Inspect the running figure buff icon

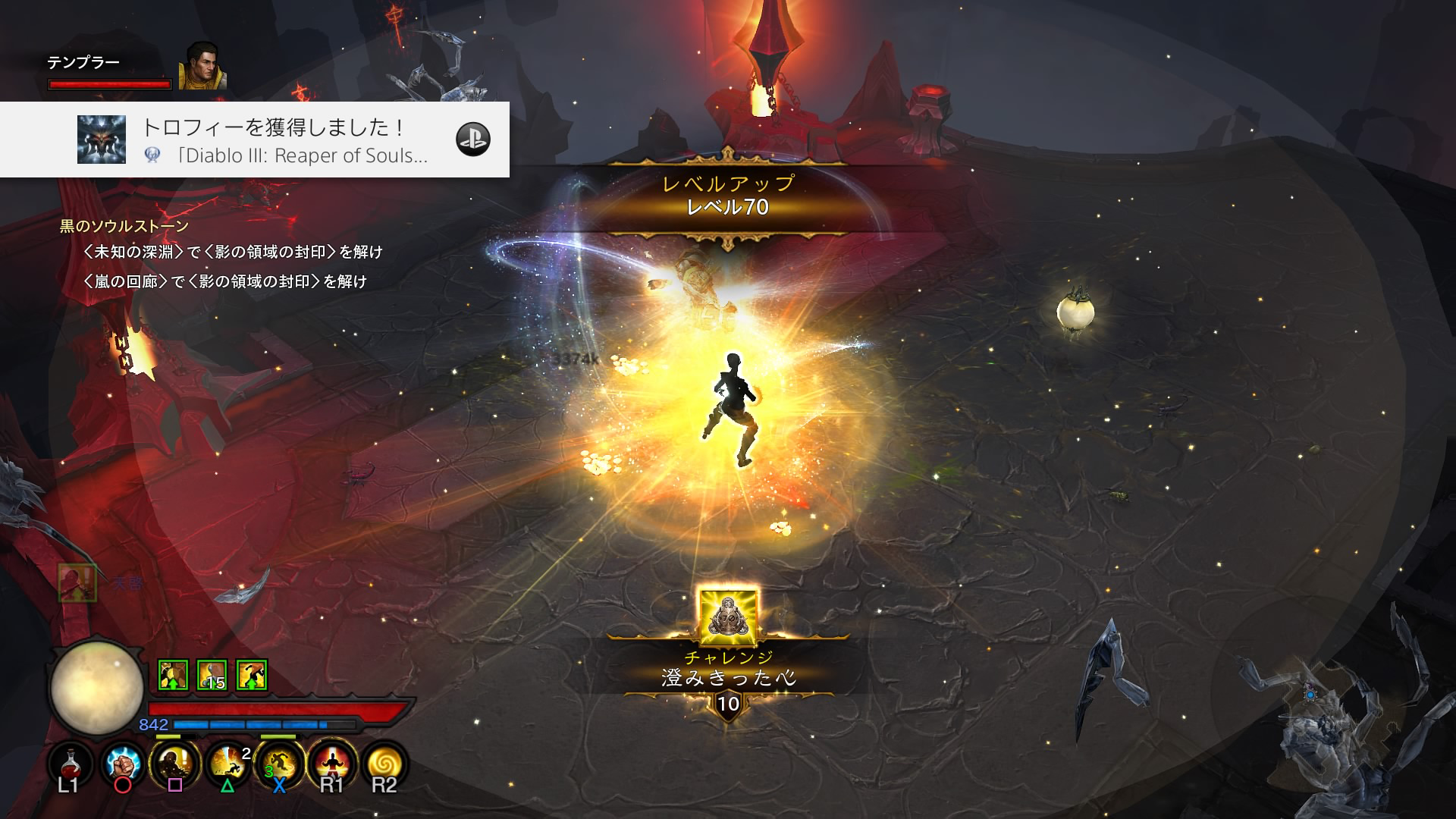[x=252, y=675]
